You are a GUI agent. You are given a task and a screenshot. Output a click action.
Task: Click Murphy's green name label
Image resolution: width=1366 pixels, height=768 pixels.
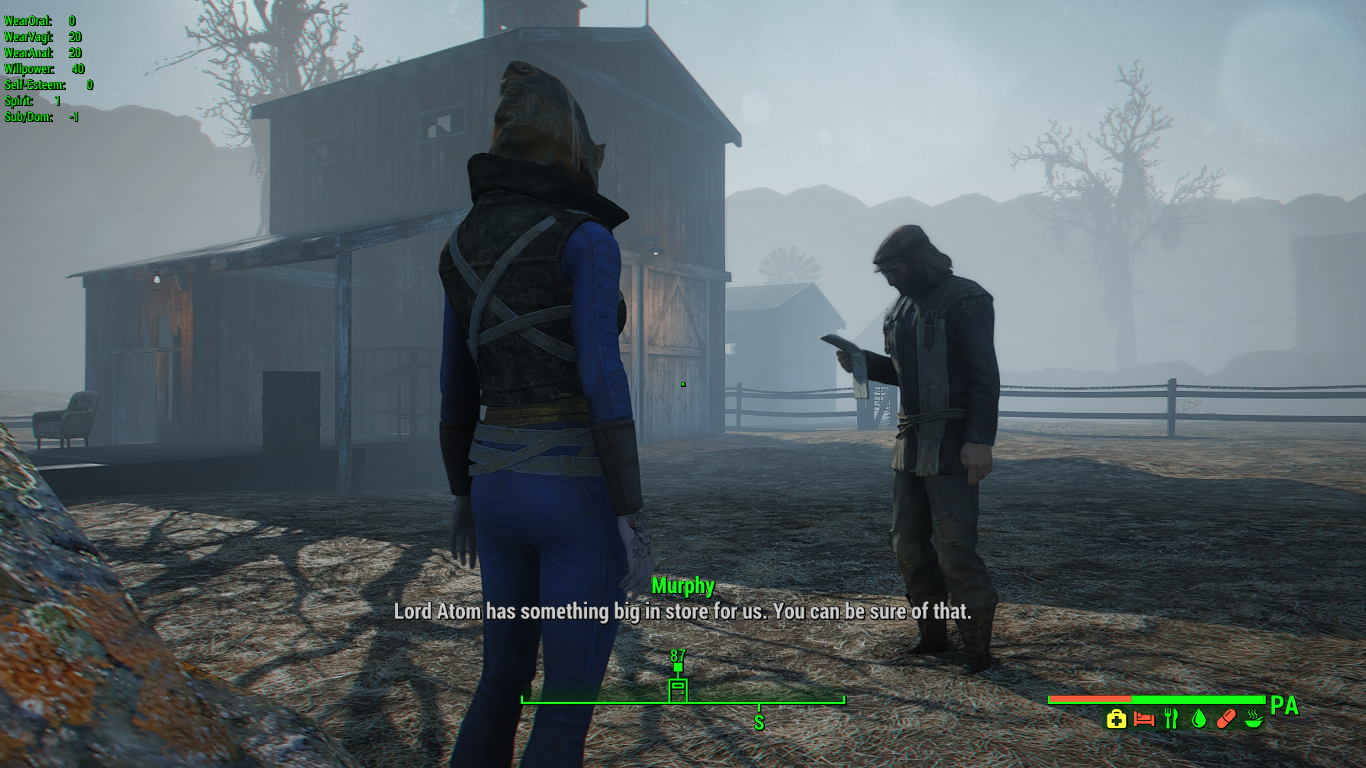[x=684, y=586]
